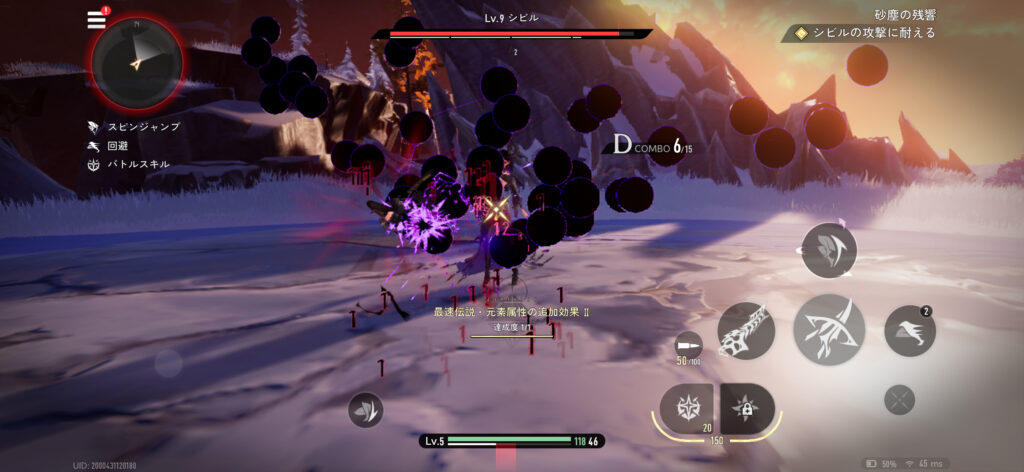Tap the locked battle skill slot
This screenshot has height=472, width=1024.
click(x=746, y=407)
